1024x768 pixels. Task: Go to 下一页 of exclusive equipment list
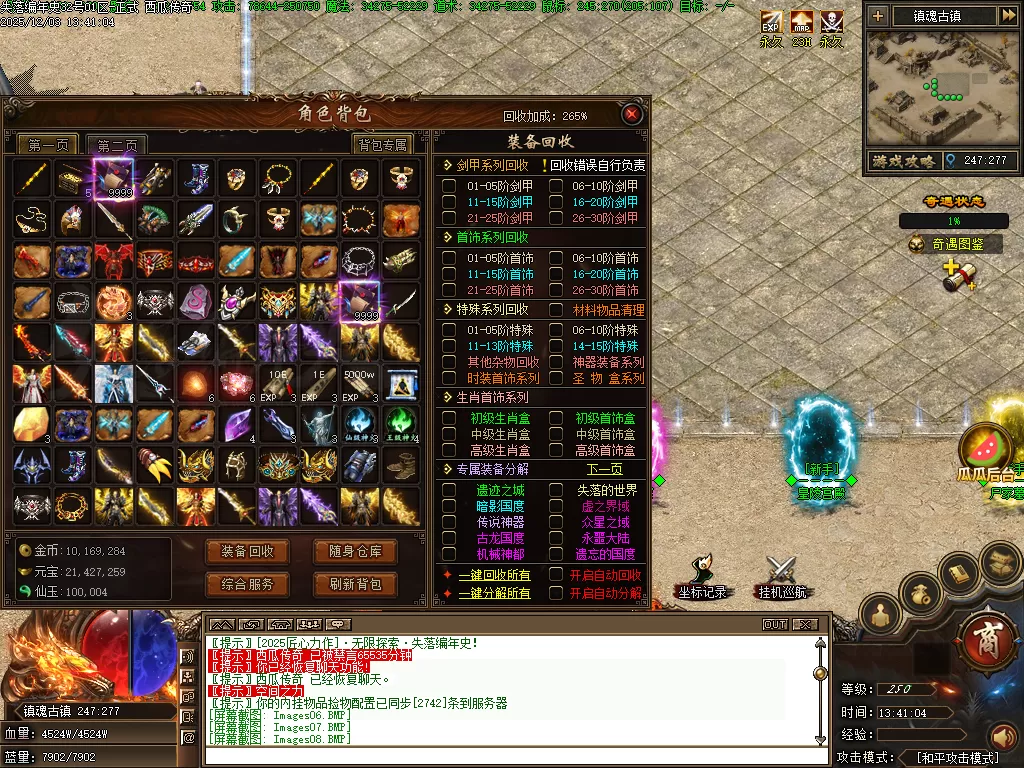[x=604, y=469]
